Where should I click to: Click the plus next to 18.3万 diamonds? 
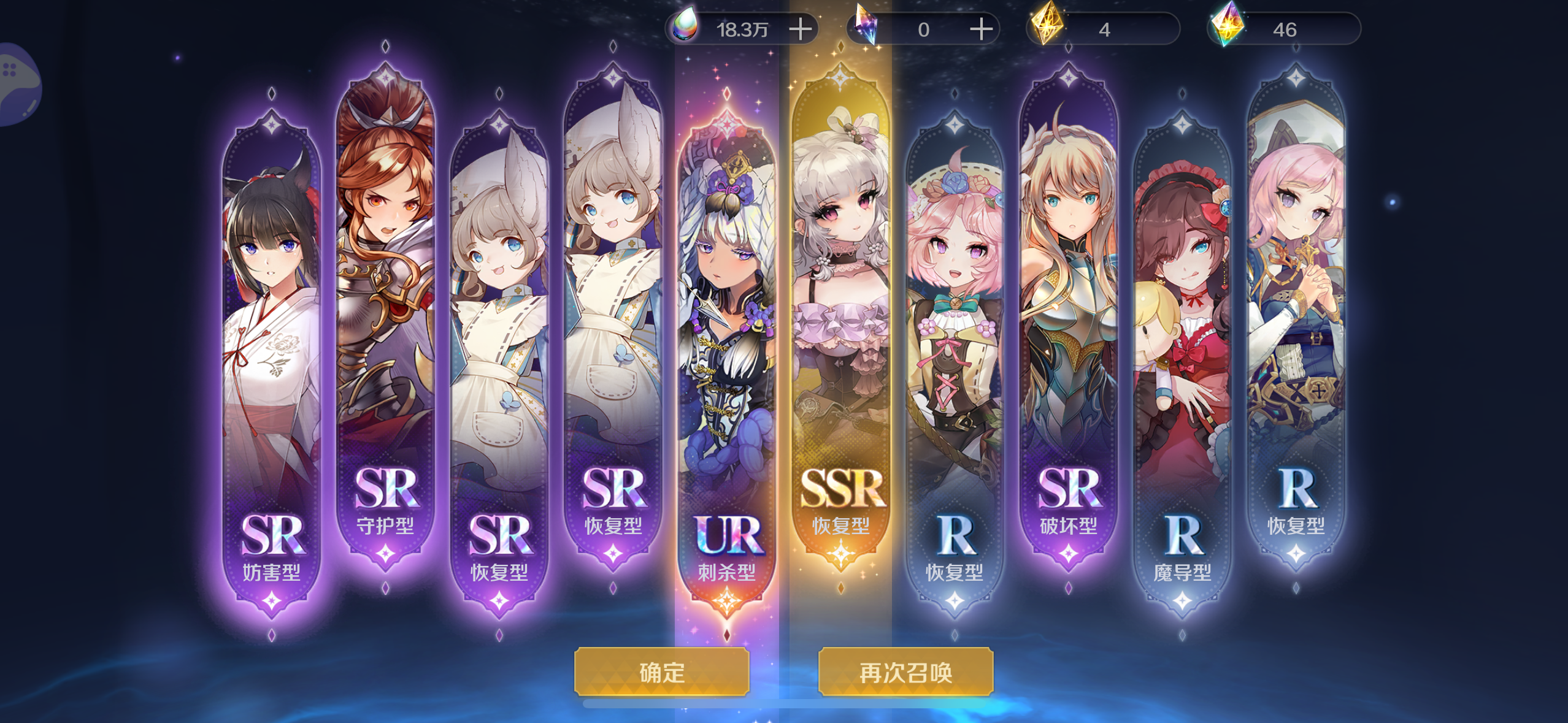801,28
